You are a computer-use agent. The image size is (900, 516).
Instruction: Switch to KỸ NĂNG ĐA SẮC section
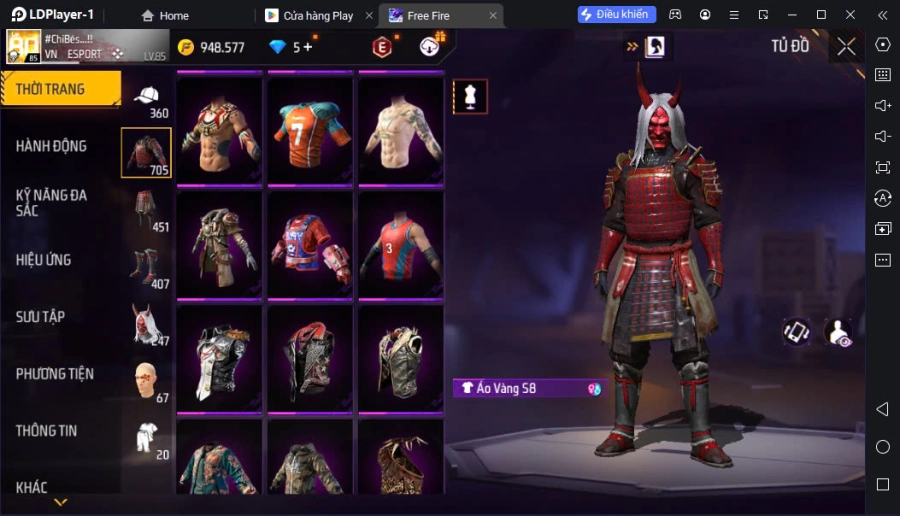[52, 203]
